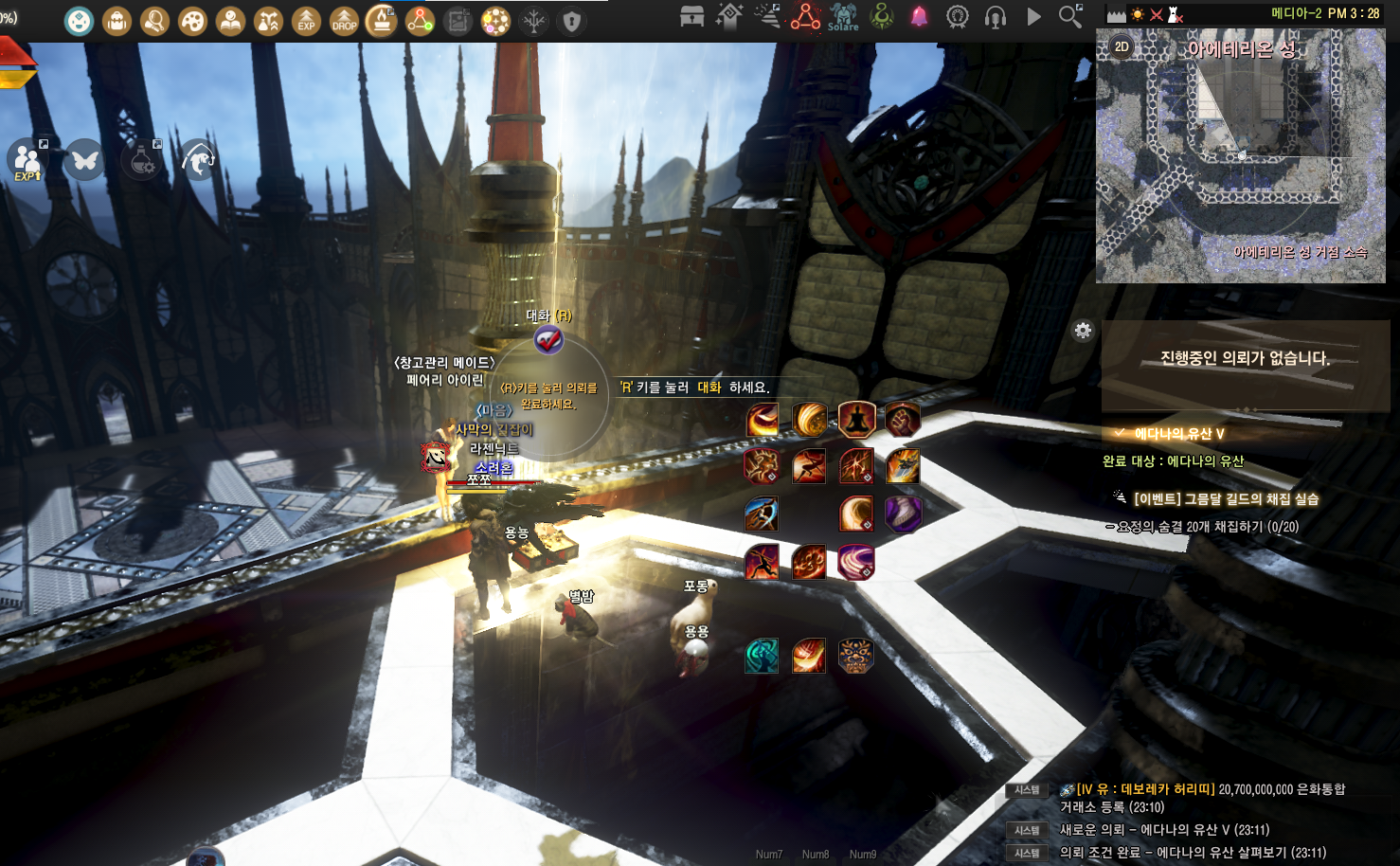Open the Solare arena icon
This screenshot has height=866, width=1400.
(843, 16)
